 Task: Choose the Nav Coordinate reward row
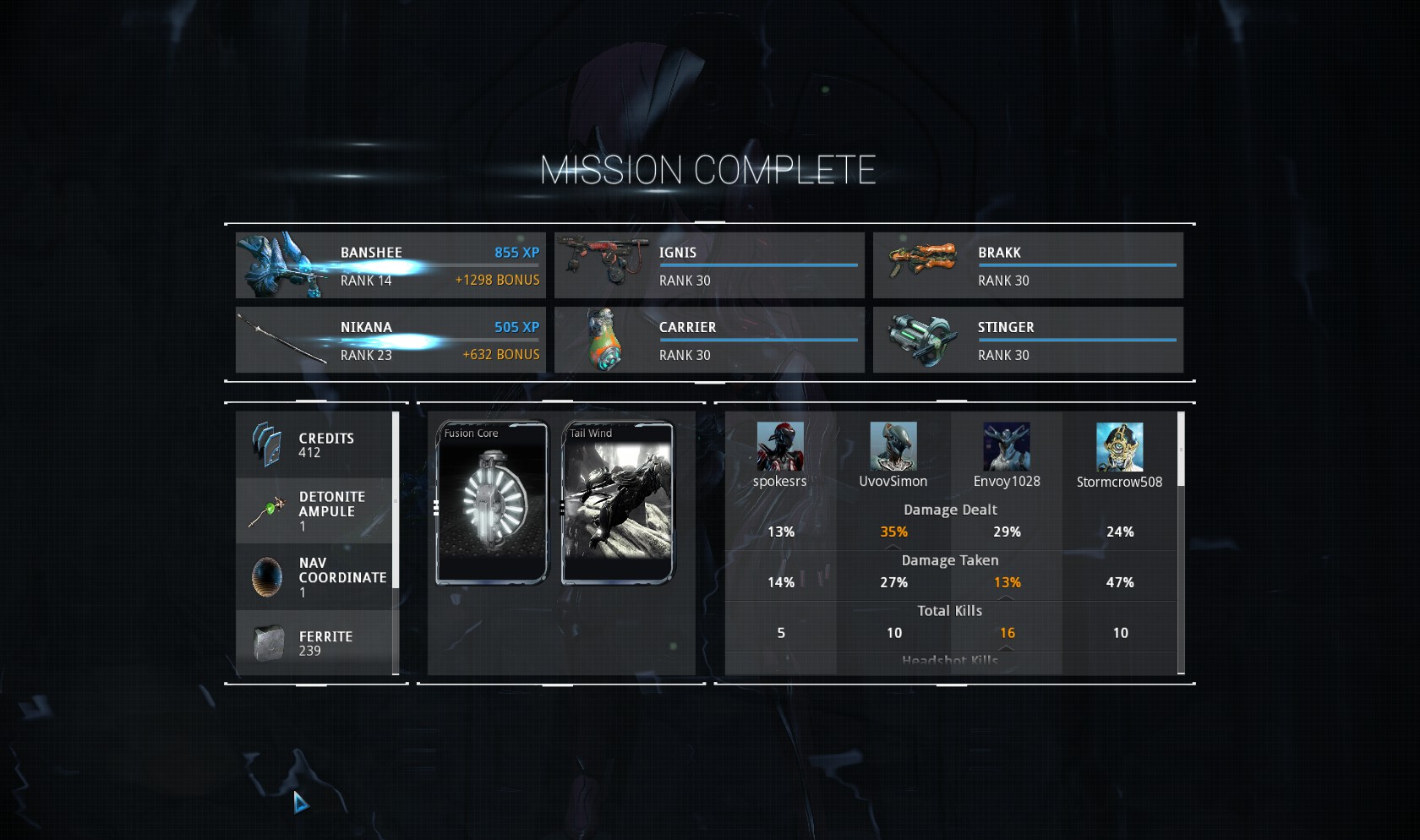point(314,576)
